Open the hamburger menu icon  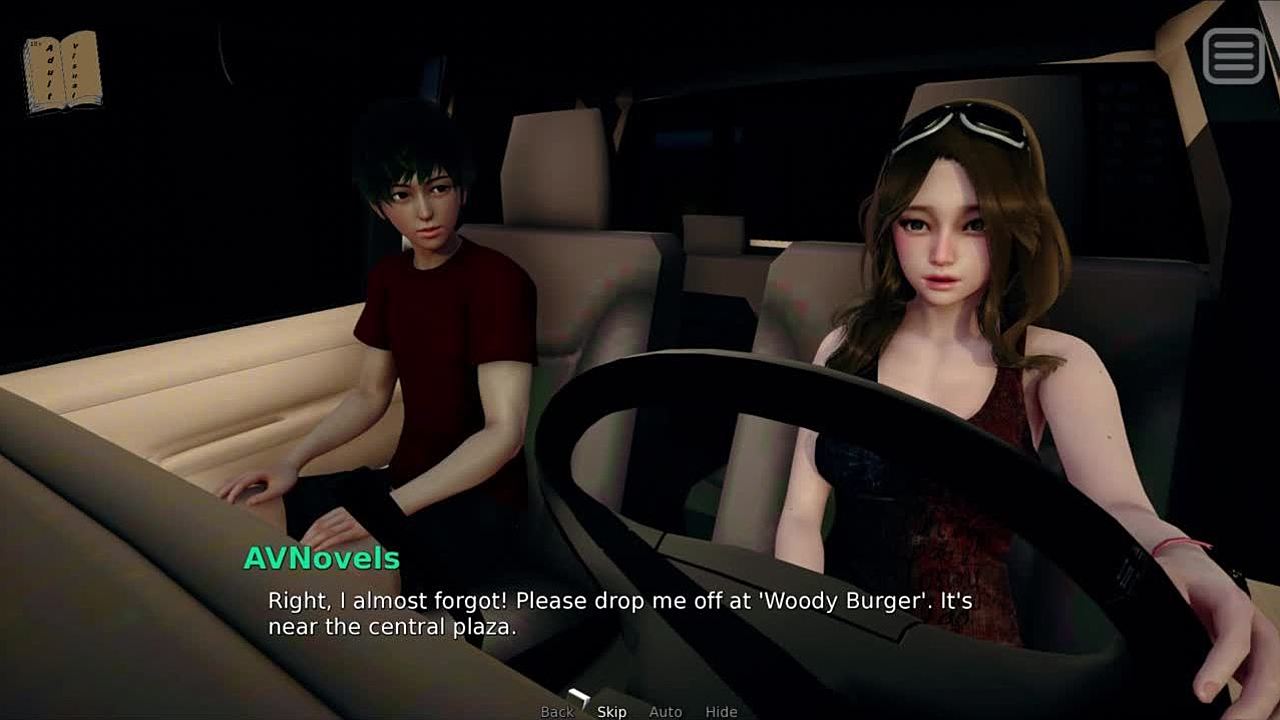tap(1234, 55)
